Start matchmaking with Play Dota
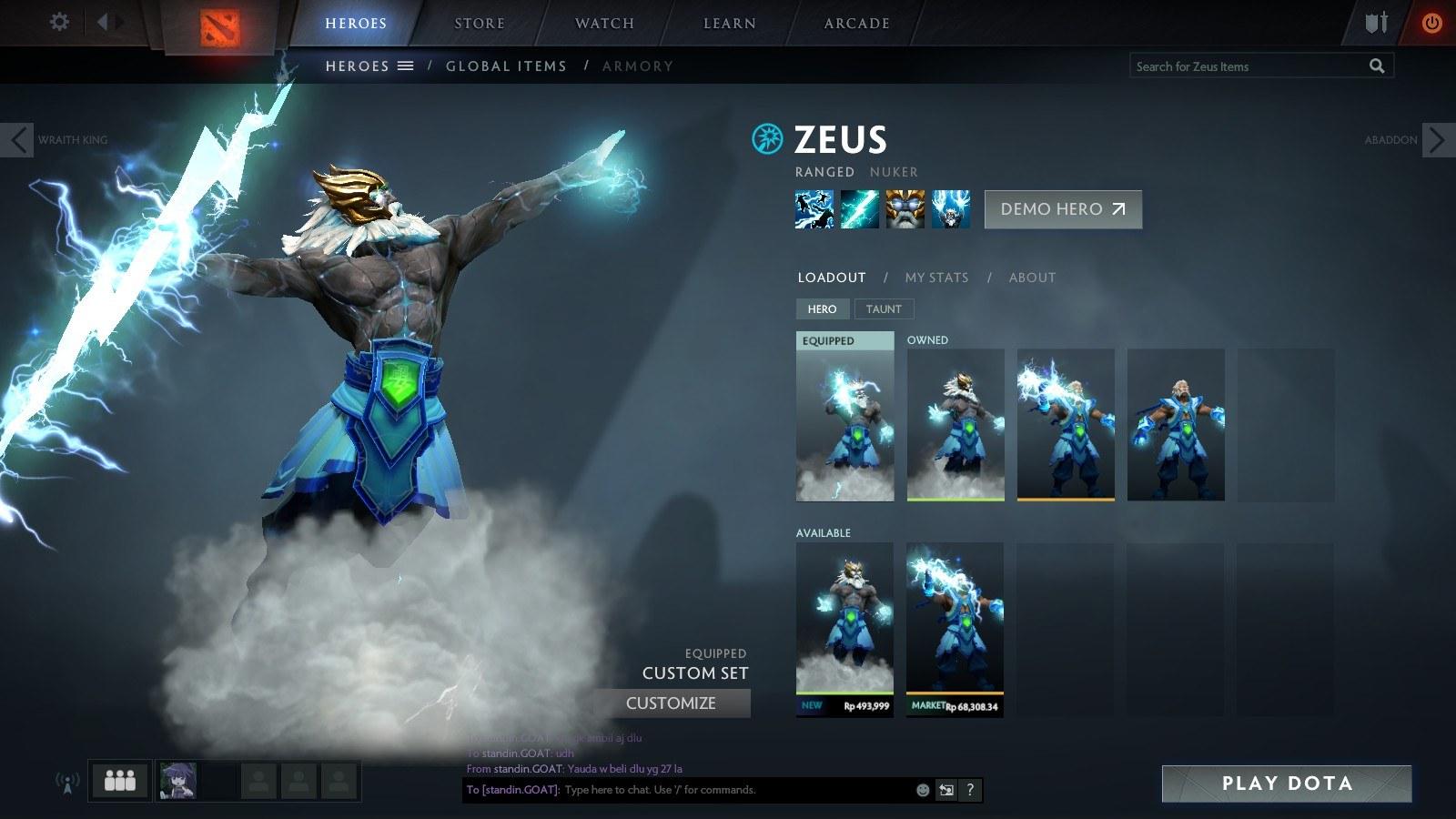The image size is (1456, 819). (1286, 784)
